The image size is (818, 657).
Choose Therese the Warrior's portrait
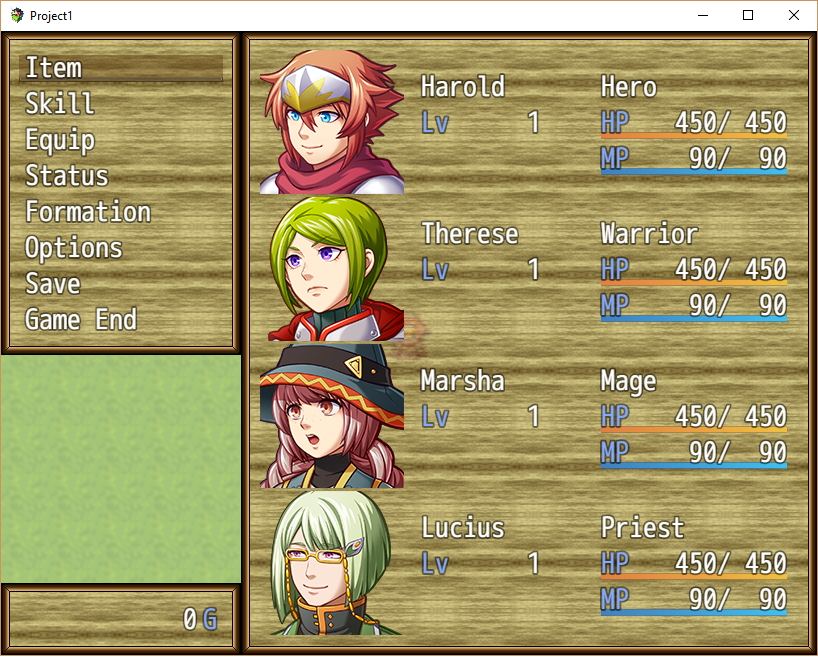[332, 268]
